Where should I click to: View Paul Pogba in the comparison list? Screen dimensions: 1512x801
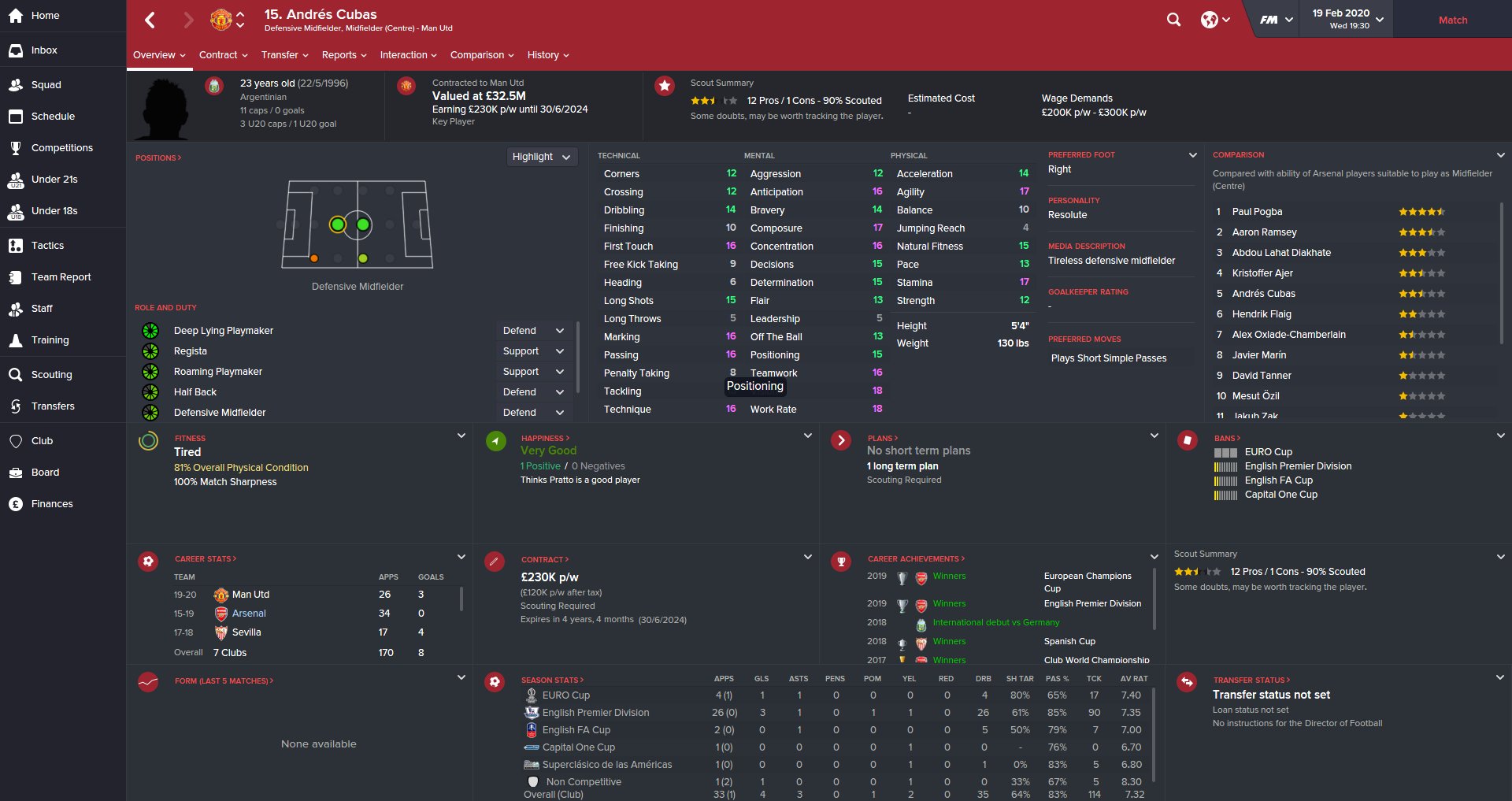[1257, 212]
